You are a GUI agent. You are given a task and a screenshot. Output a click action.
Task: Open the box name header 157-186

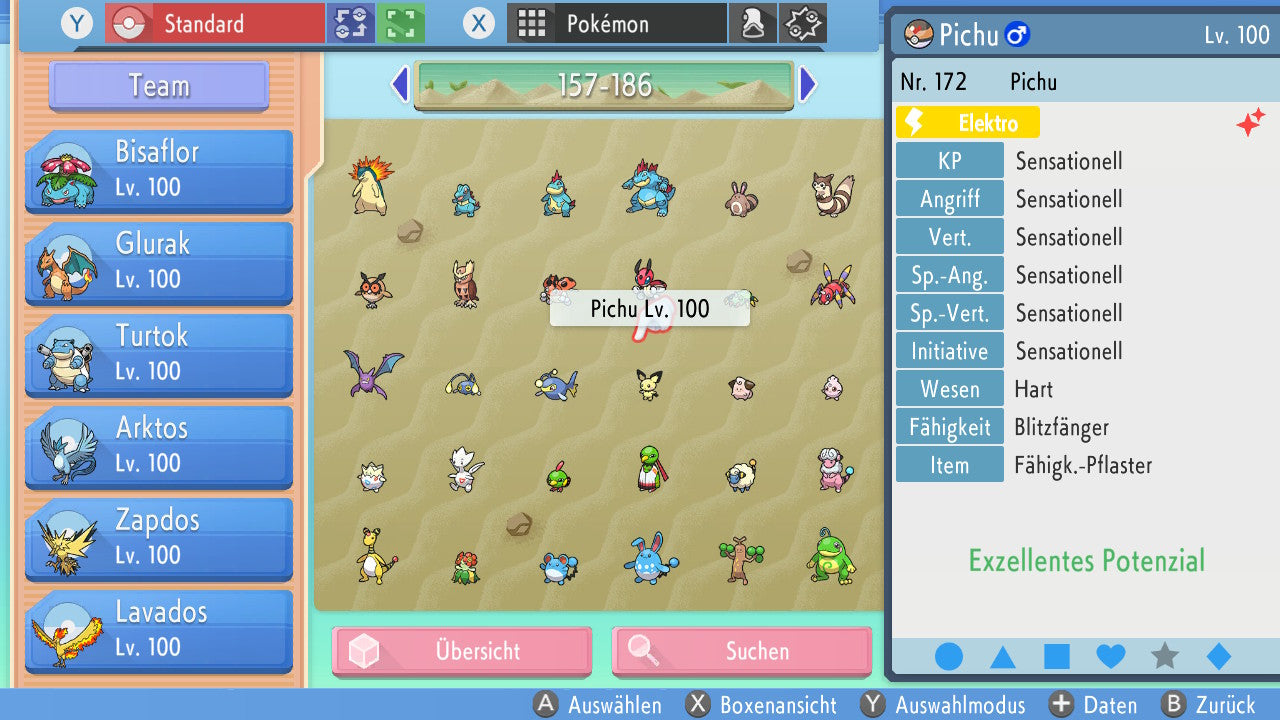pos(604,85)
